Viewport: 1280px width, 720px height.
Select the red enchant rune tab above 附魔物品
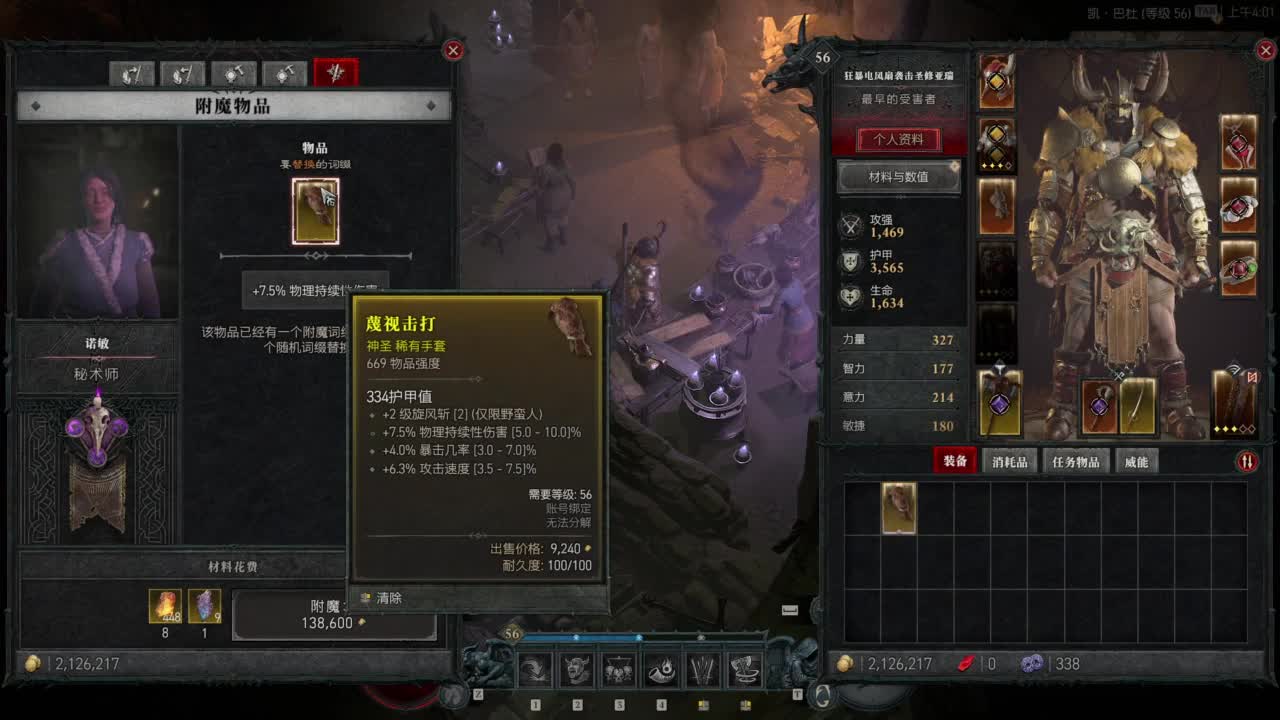tap(335, 74)
